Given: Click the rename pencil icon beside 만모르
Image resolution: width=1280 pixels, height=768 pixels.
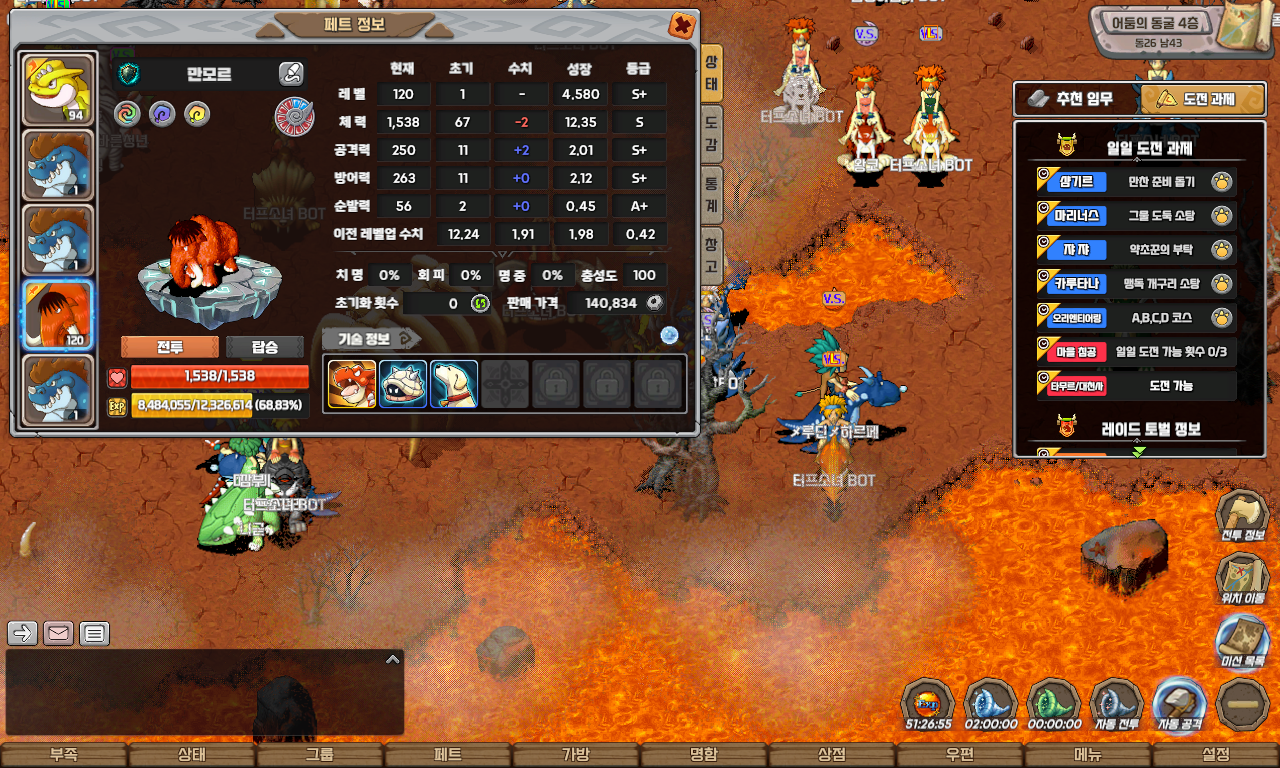Looking at the screenshot, I should coord(290,73).
